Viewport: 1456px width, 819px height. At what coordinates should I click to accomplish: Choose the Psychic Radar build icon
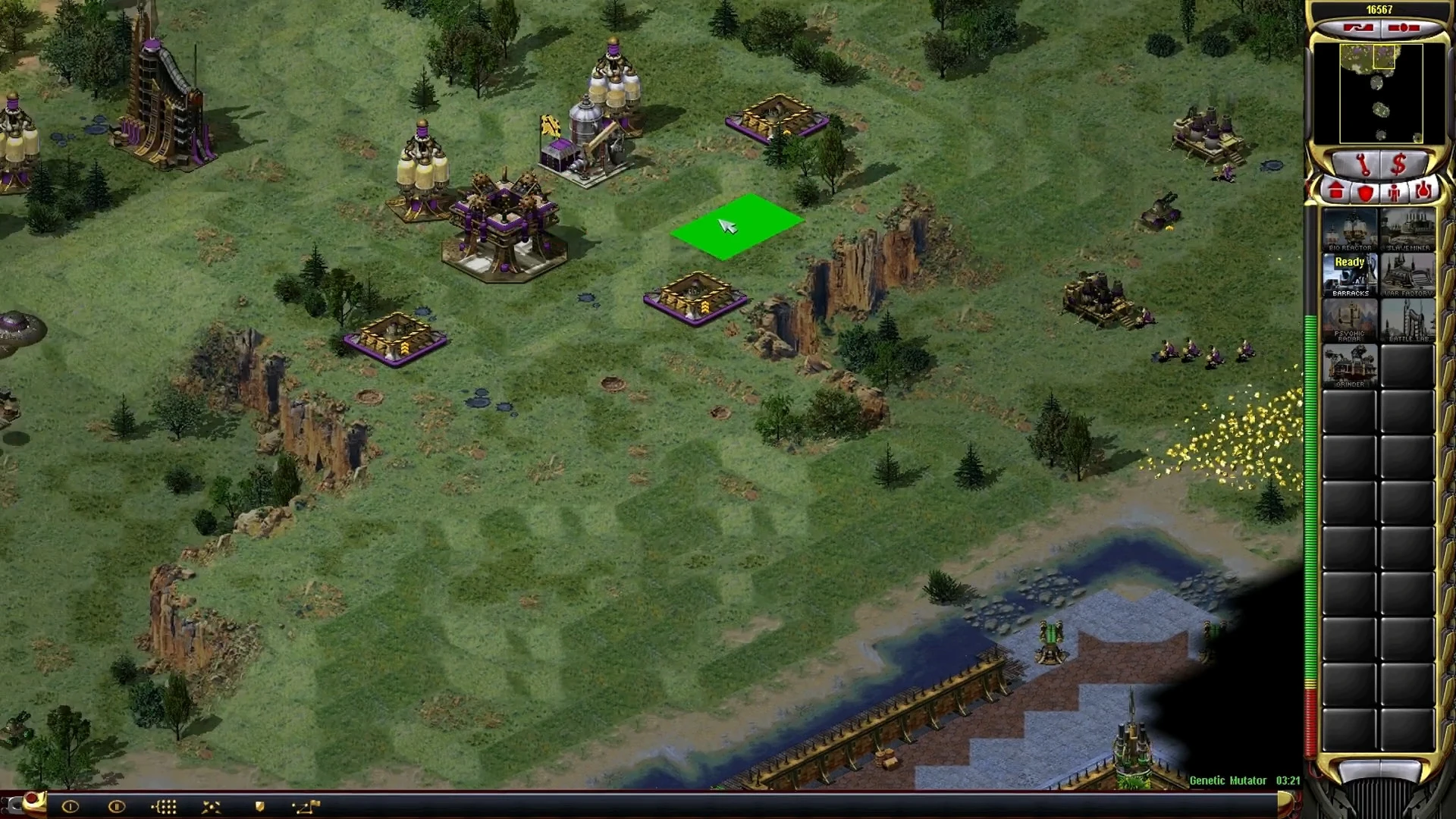coord(1350,321)
